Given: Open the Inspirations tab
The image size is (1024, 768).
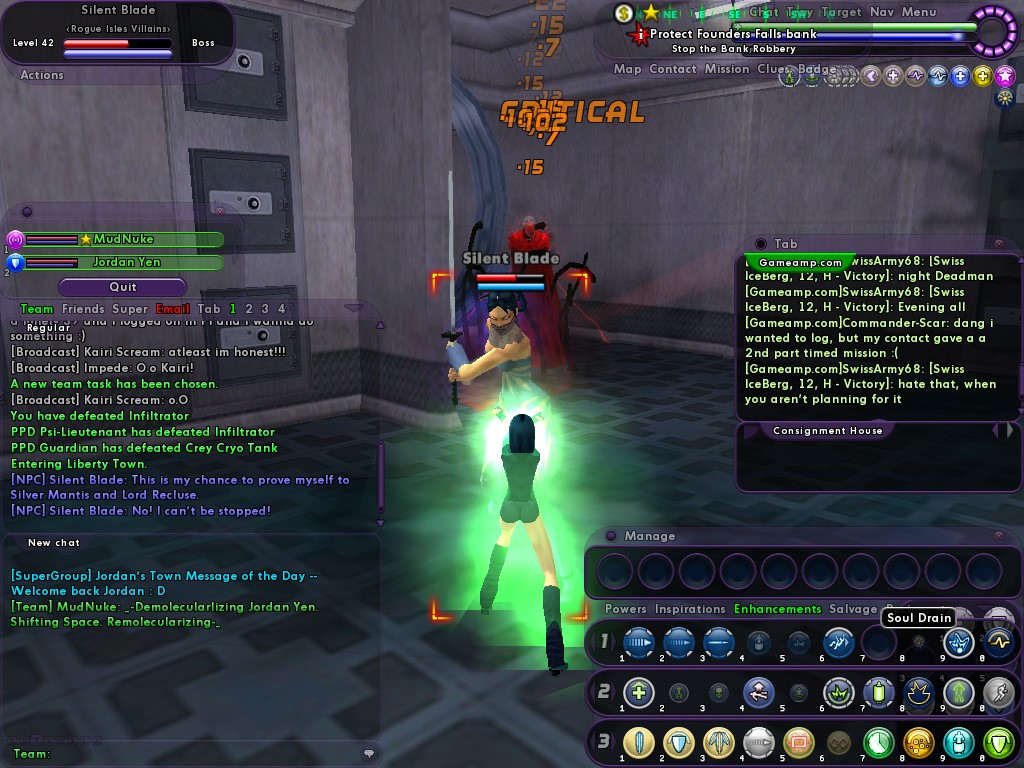Looking at the screenshot, I should [690, 609].
